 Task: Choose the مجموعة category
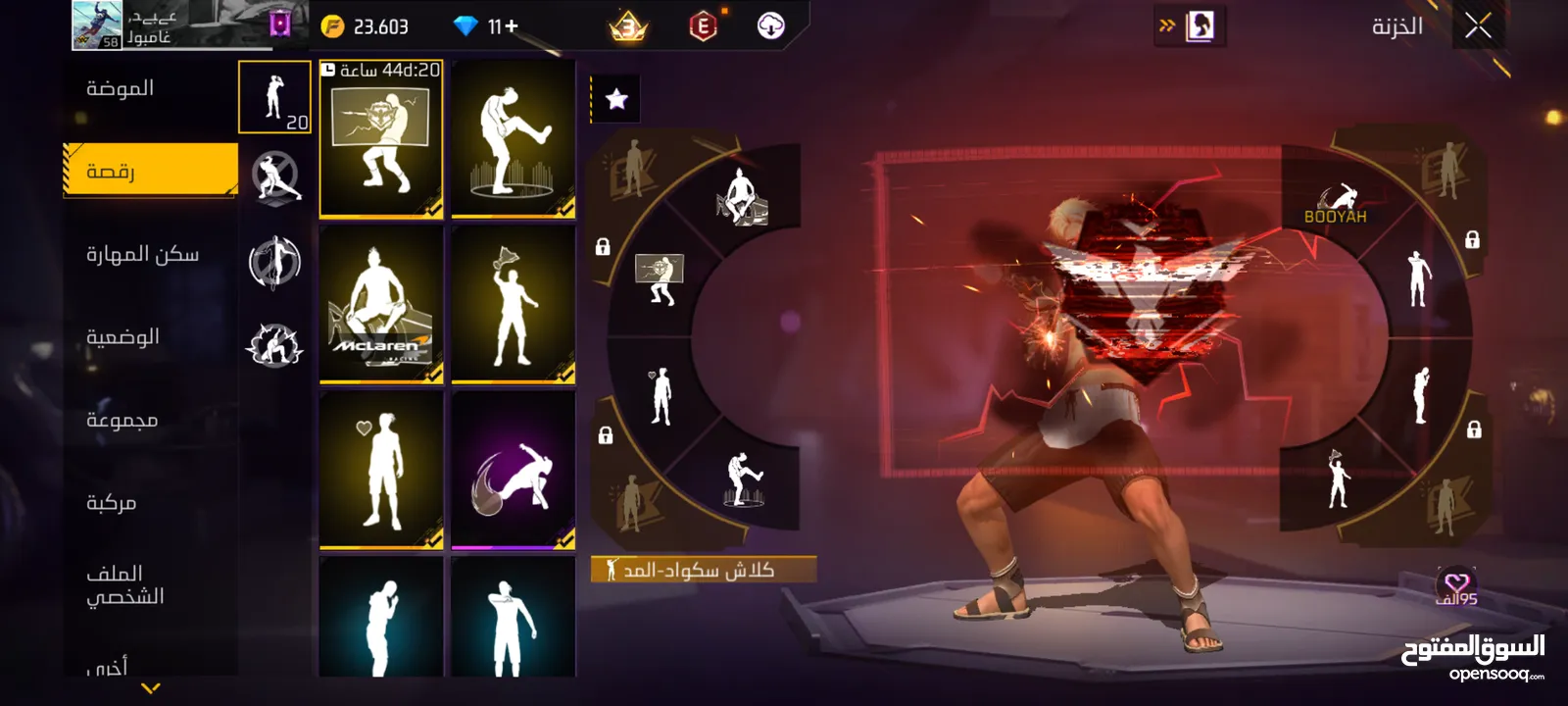click(122, 420)
